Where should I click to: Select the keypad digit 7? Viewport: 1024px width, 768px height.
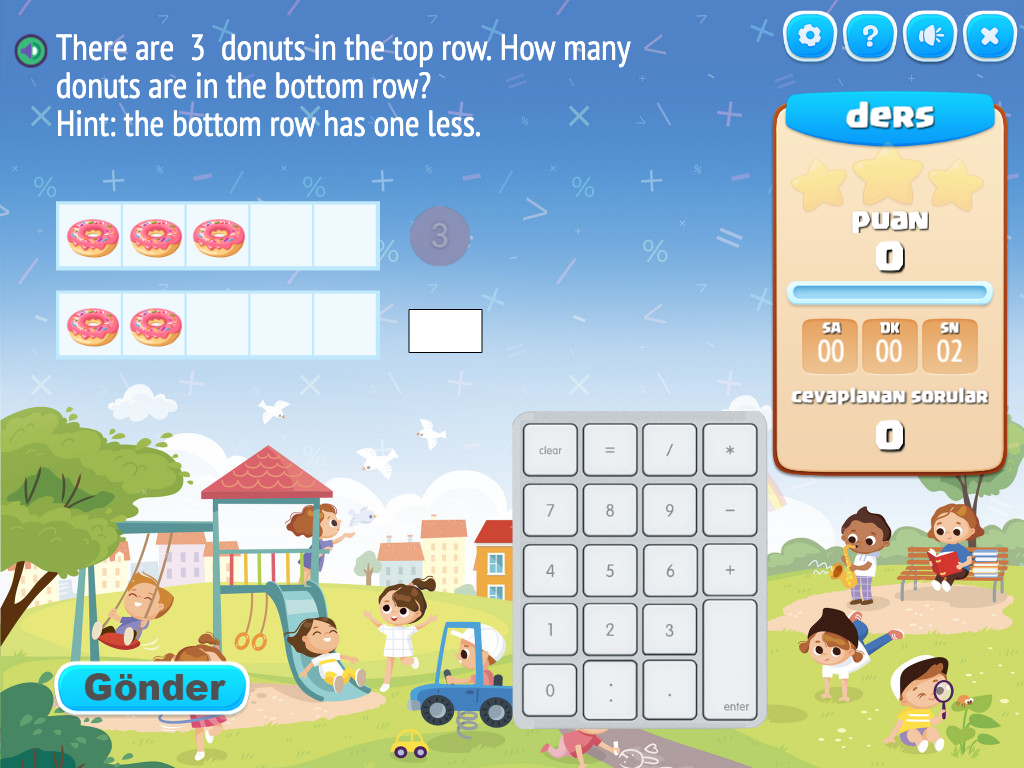[550, 511]
